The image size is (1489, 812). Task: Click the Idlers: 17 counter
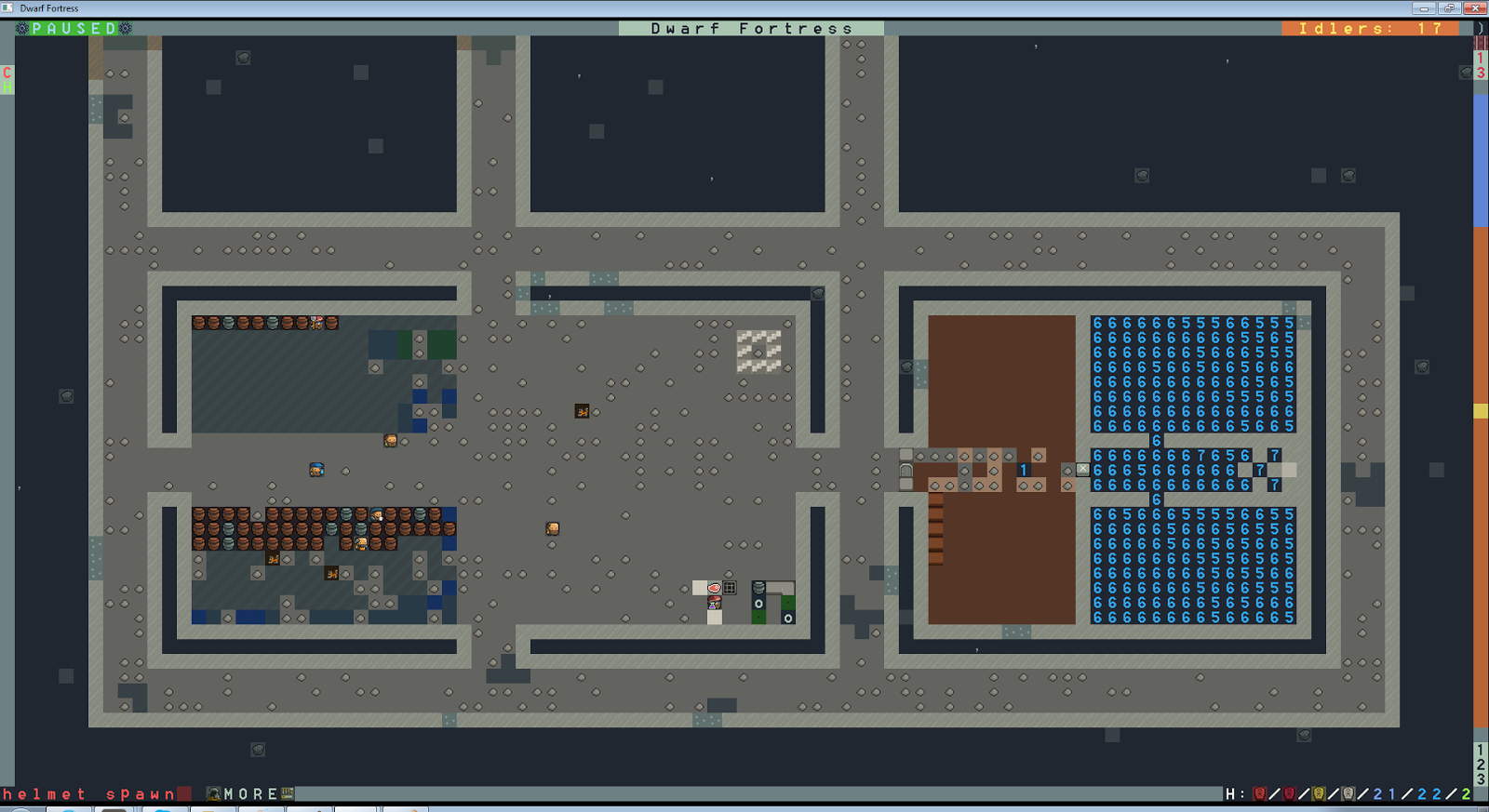(1368, 28)
